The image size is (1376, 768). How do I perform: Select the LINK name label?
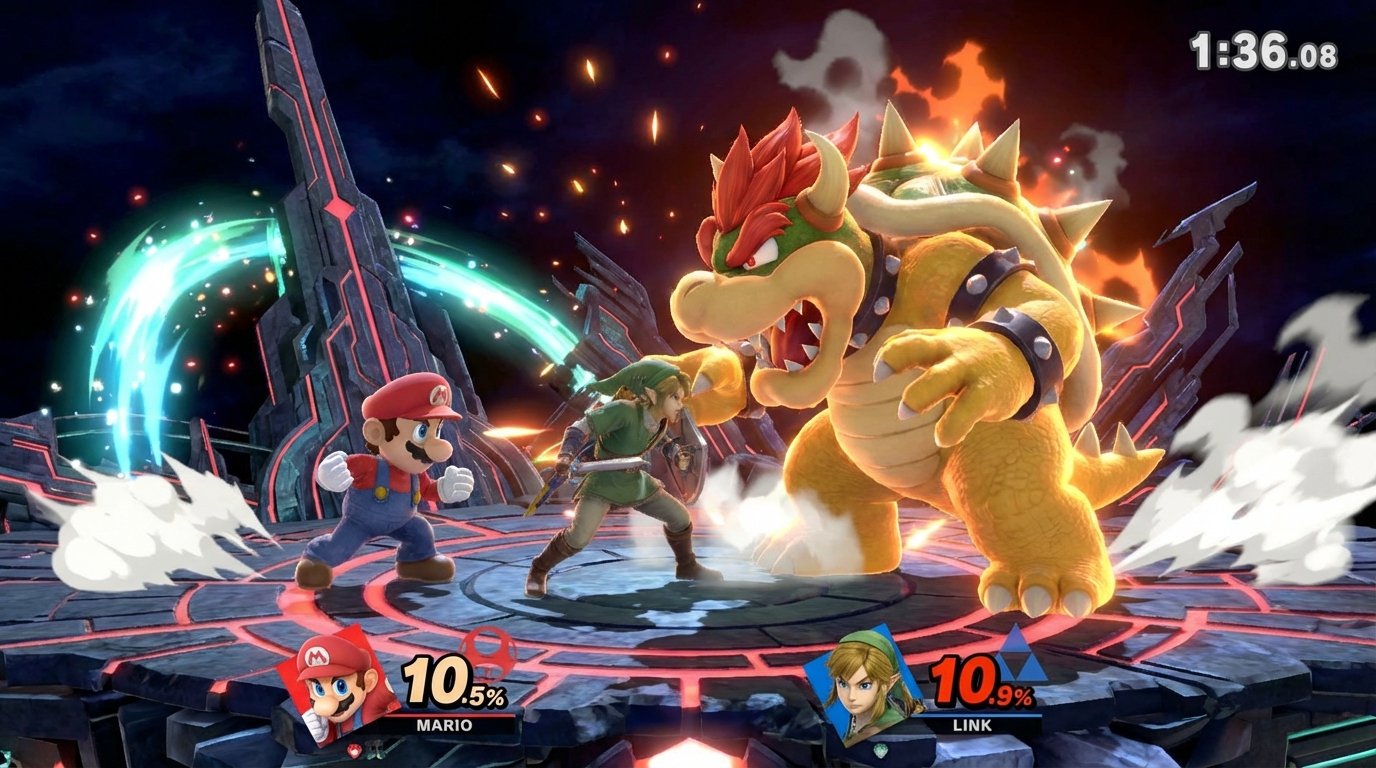(972, 726)
